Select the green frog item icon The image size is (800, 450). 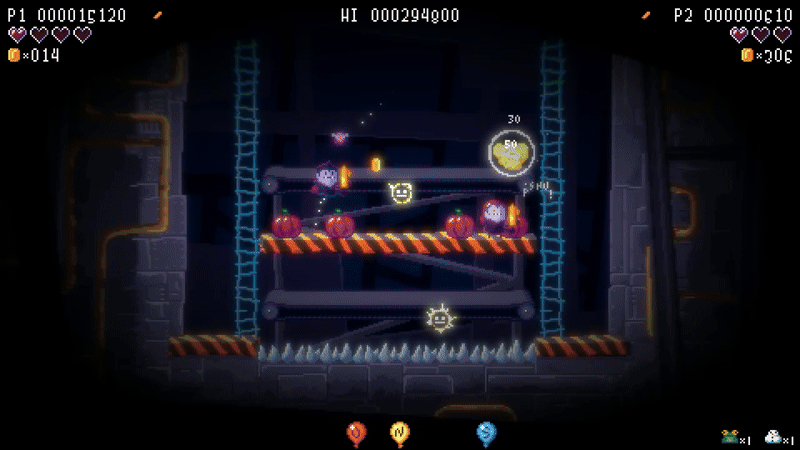(730, 436)
